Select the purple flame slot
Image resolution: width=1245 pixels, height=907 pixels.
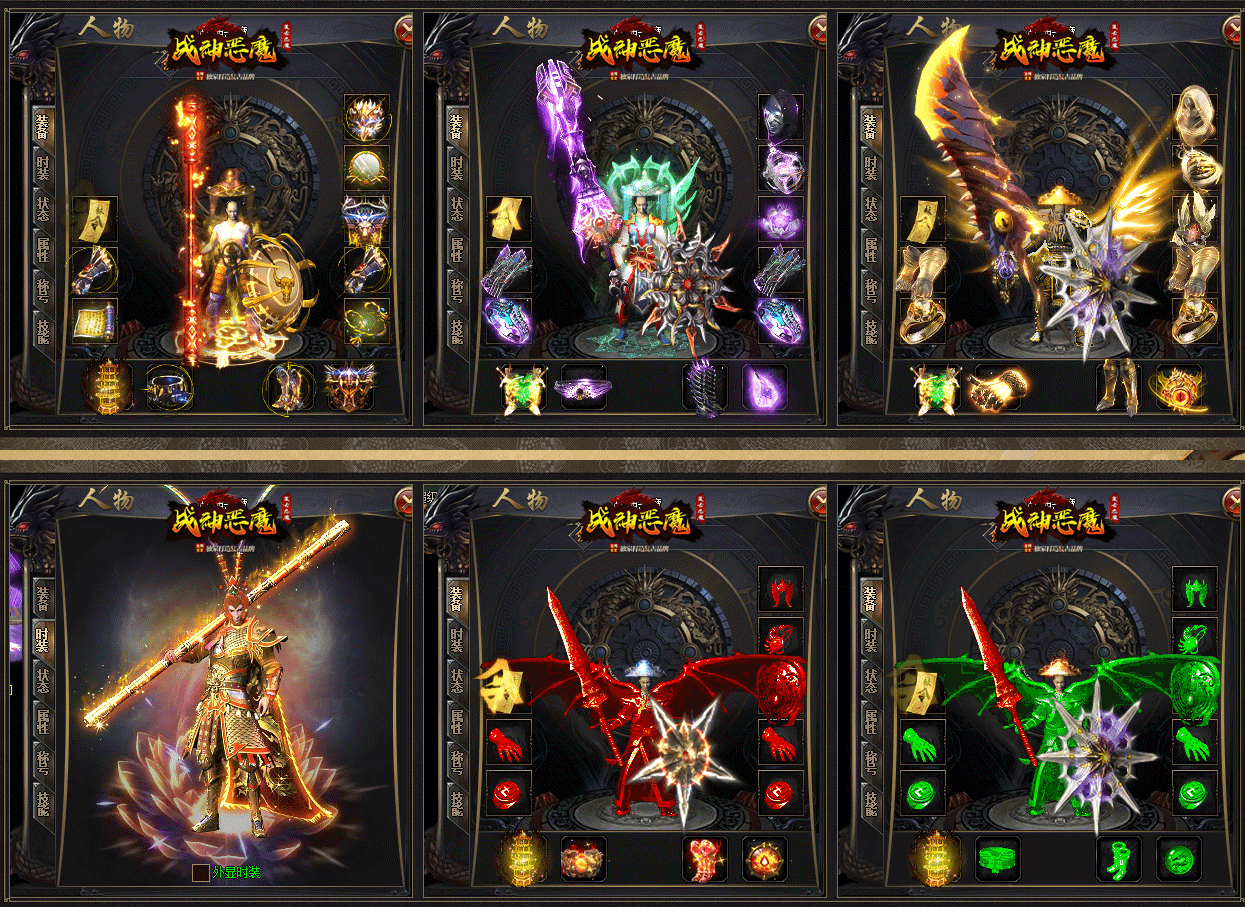click(x=765, y=387)
